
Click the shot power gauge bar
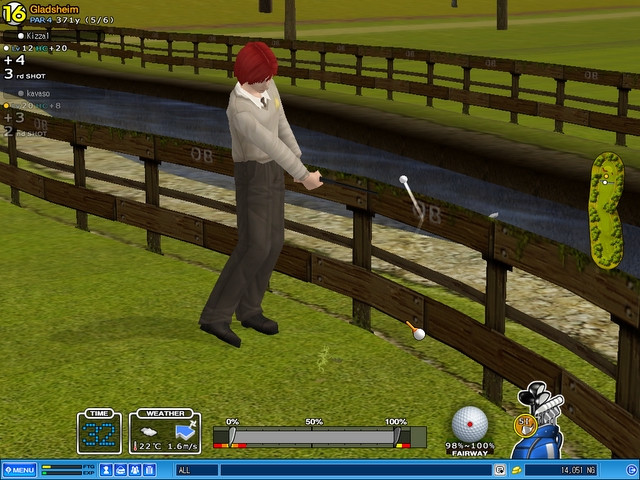[x=315, y=437]
